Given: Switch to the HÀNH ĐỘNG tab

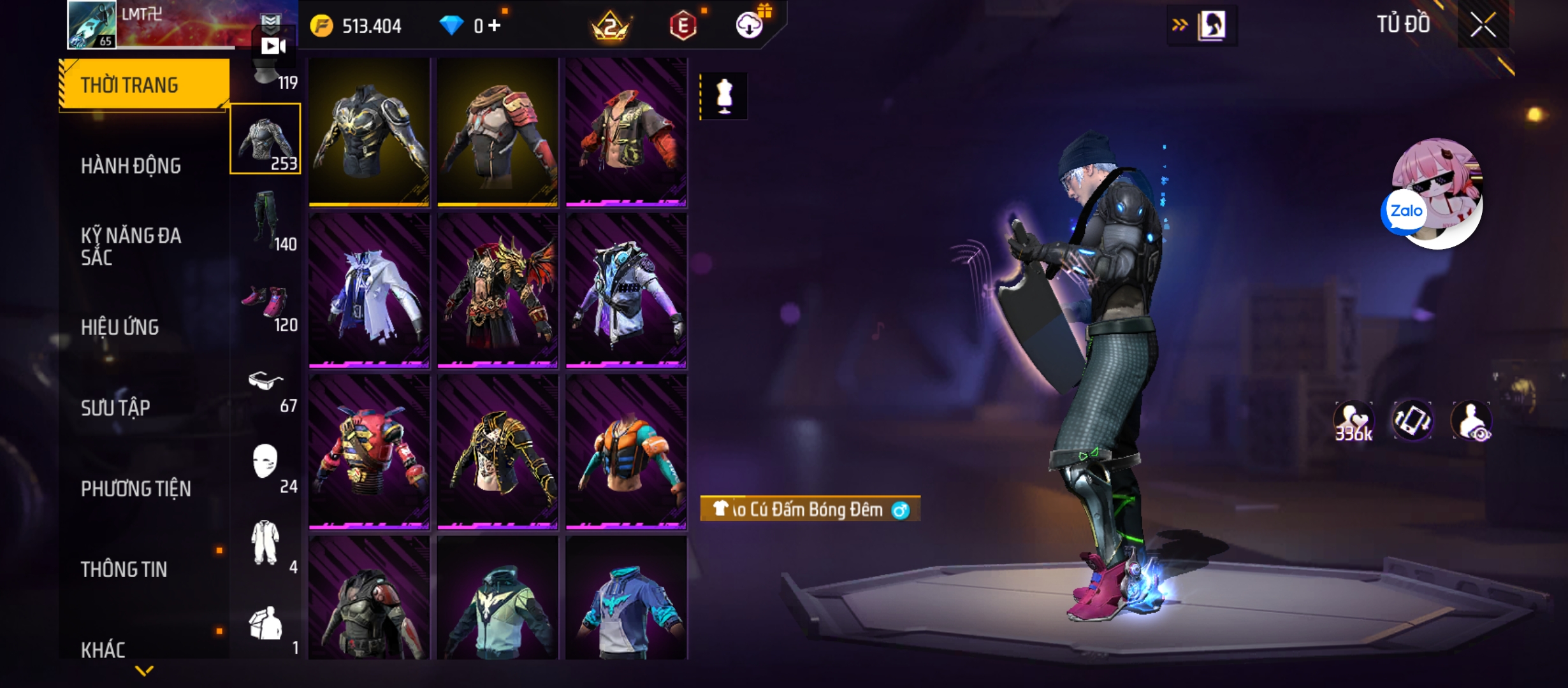Looking at the screenshot, I should tap(131, 166).
